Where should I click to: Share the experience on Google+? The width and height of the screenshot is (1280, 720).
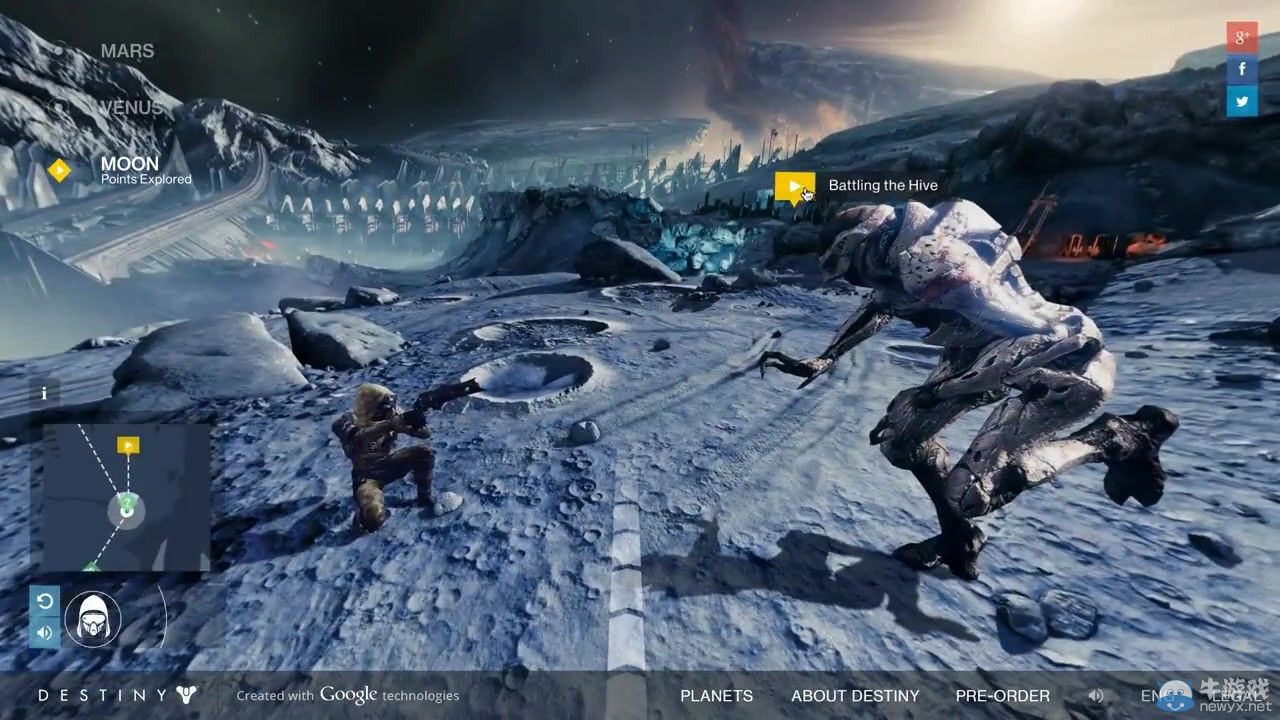1241,37
